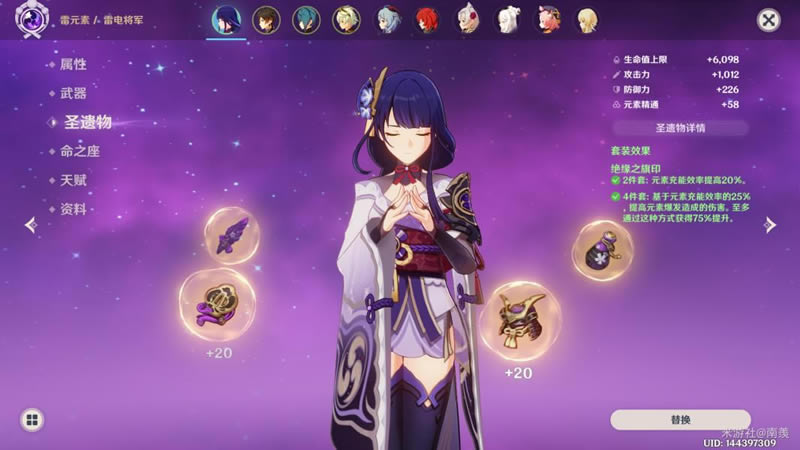Select the golden samurai helmet artifact
800x450 pixels.
click(520, 320)
